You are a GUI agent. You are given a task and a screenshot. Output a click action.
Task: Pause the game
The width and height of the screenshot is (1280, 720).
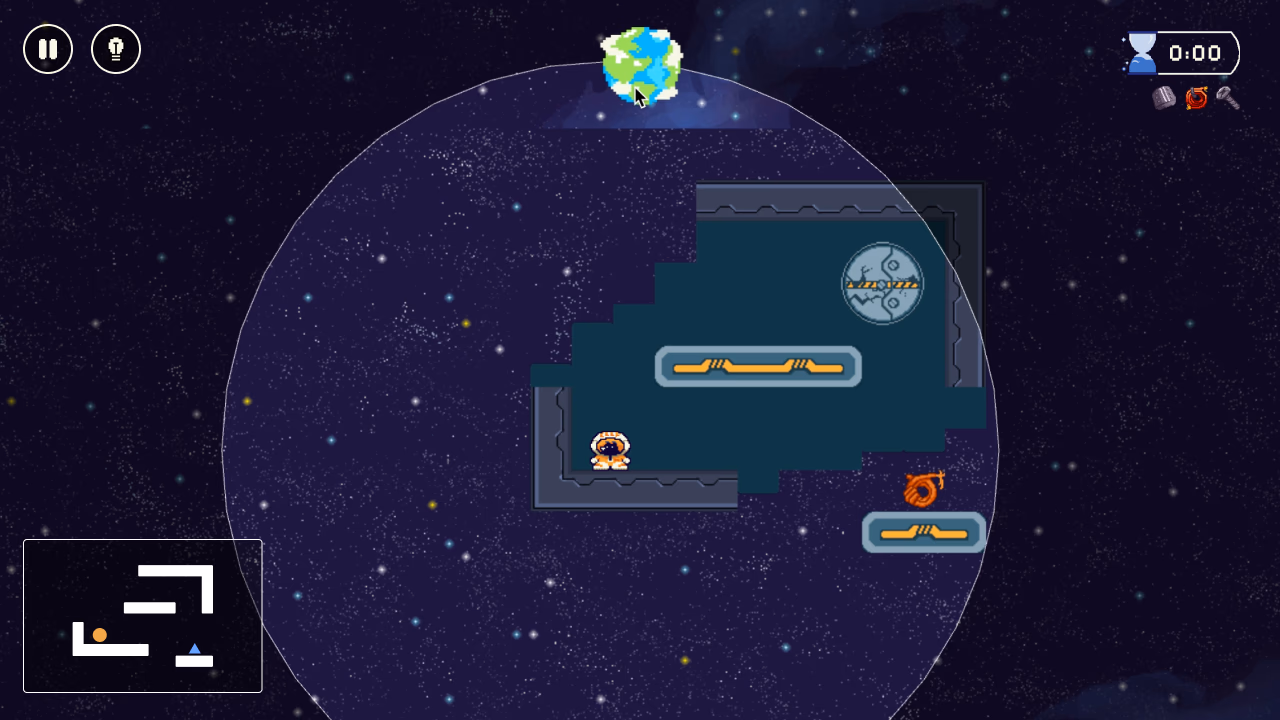(48, 49)
